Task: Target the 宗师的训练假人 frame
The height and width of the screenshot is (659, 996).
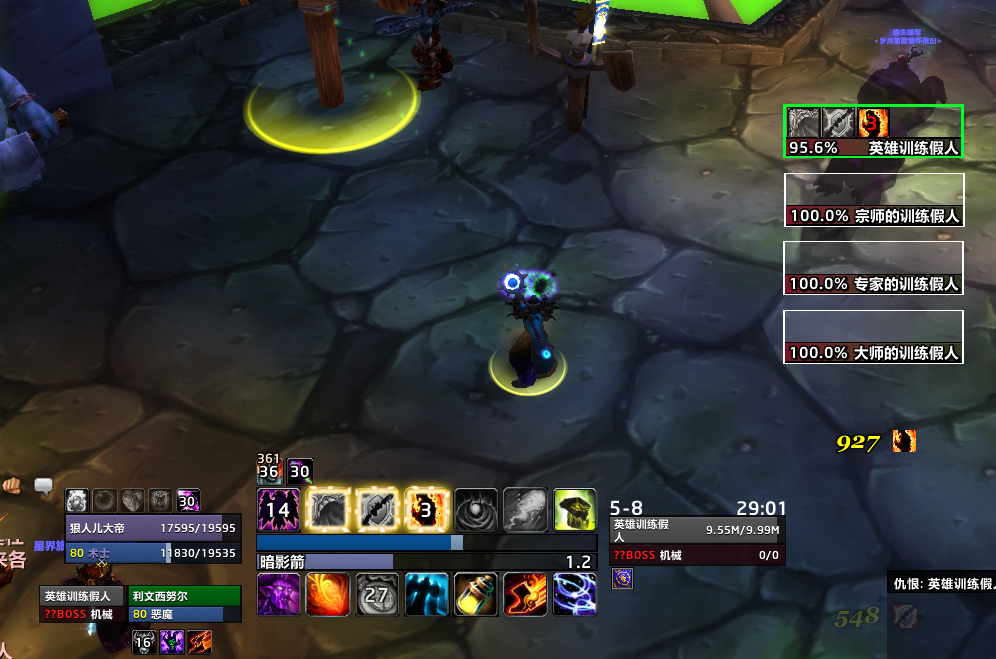Action: (874, 199)
